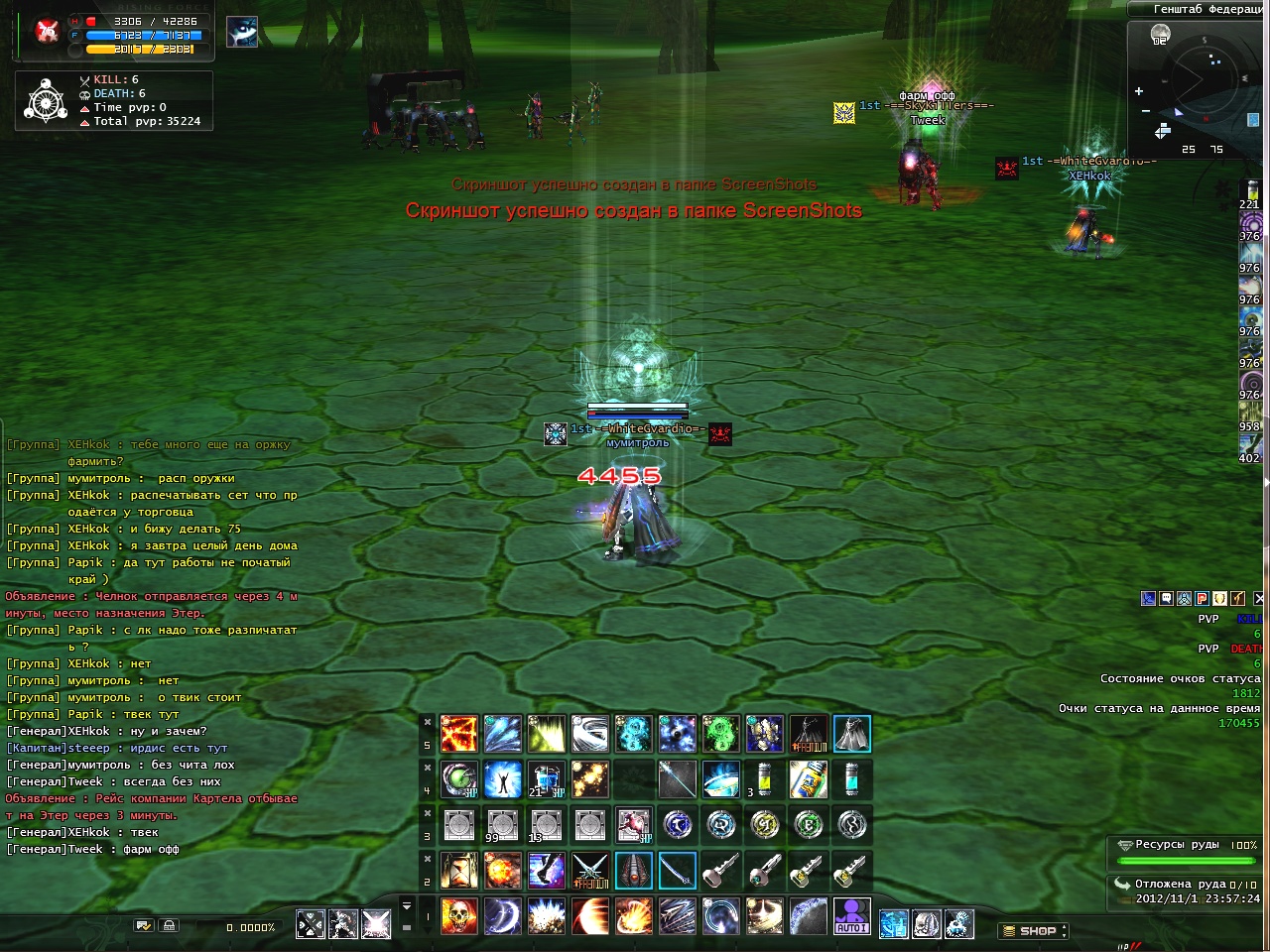The height and width of the screenshot is (952, 1270).
Task: Select the orange explosion fireball skill
Action: click(x=503, y=871)
